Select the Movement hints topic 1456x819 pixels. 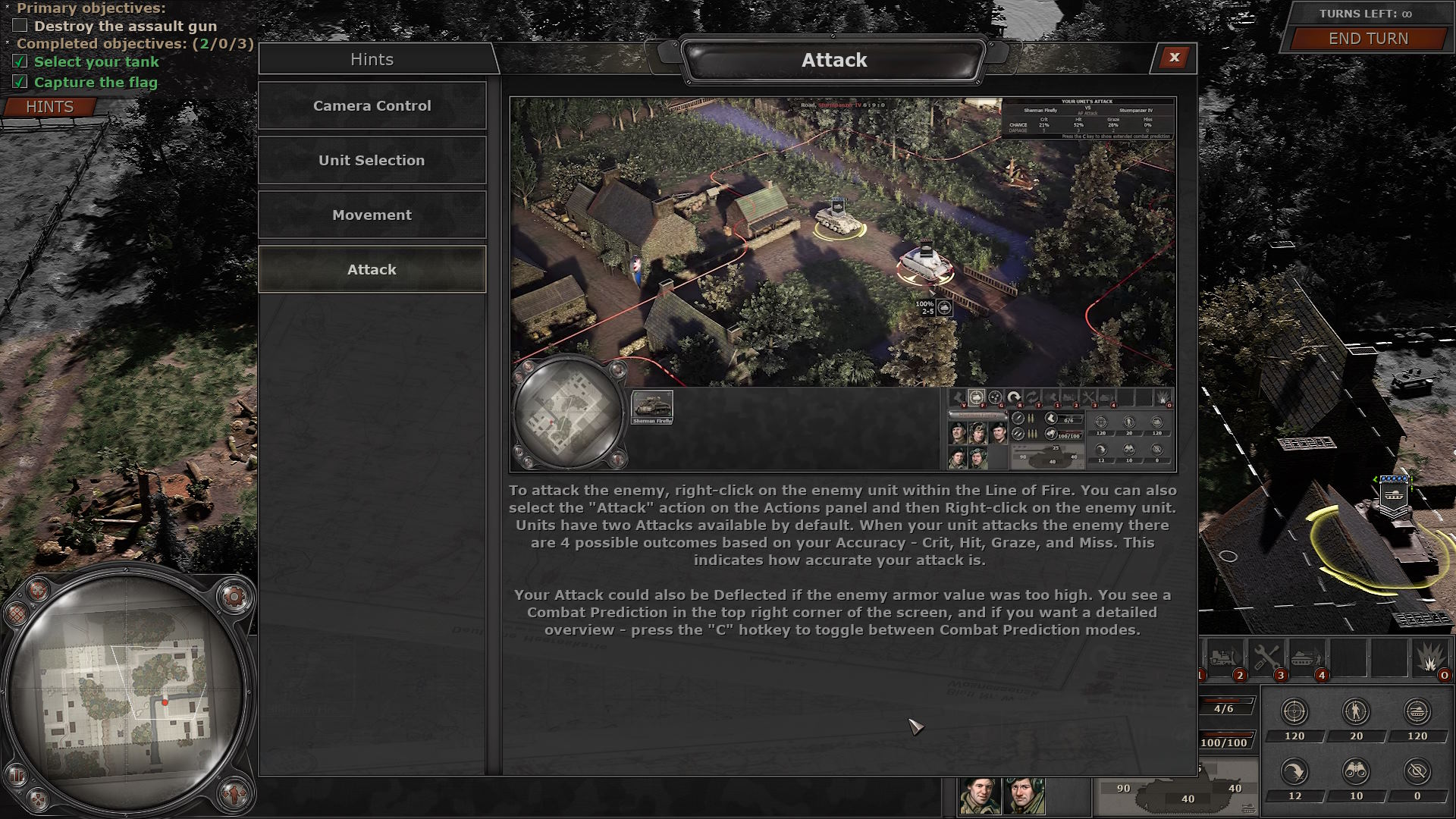tap(372, 215)
